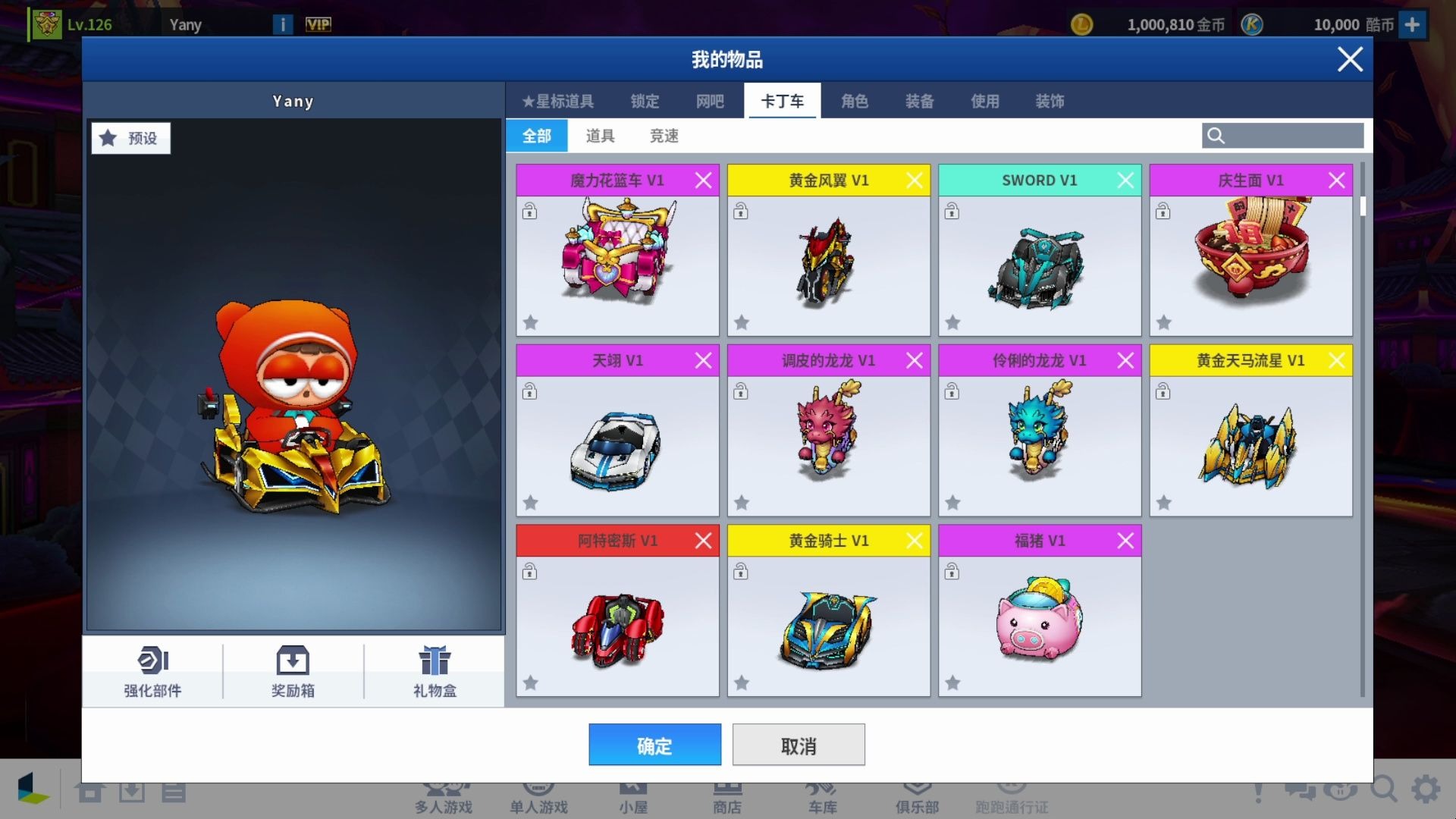Close the 我的物品 window
This screenshot has height=819, width=1456.
click(1350, 59)
